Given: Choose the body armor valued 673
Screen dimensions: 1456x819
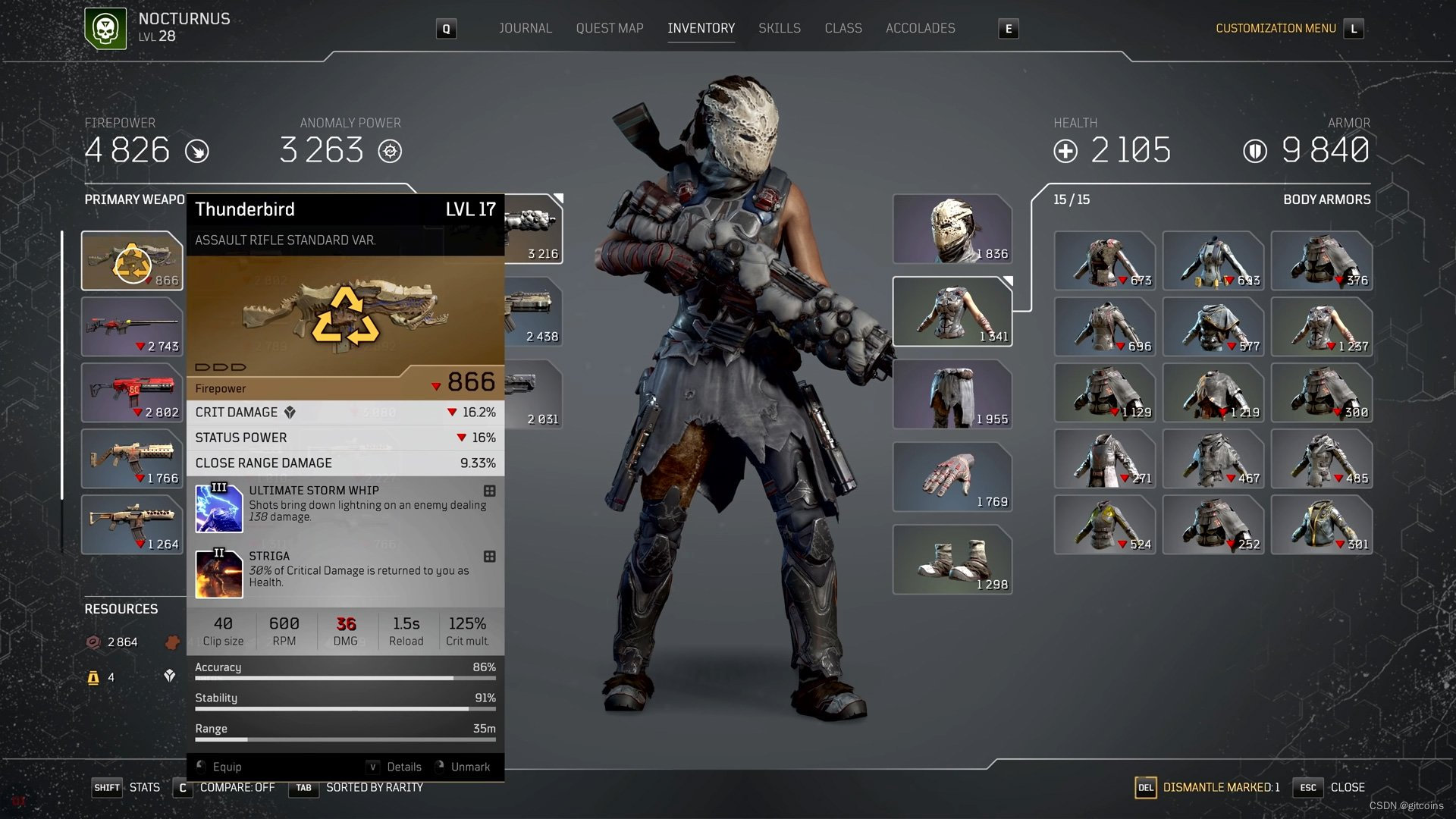Looking at the screenshot, I should (x=1104, y=261).
